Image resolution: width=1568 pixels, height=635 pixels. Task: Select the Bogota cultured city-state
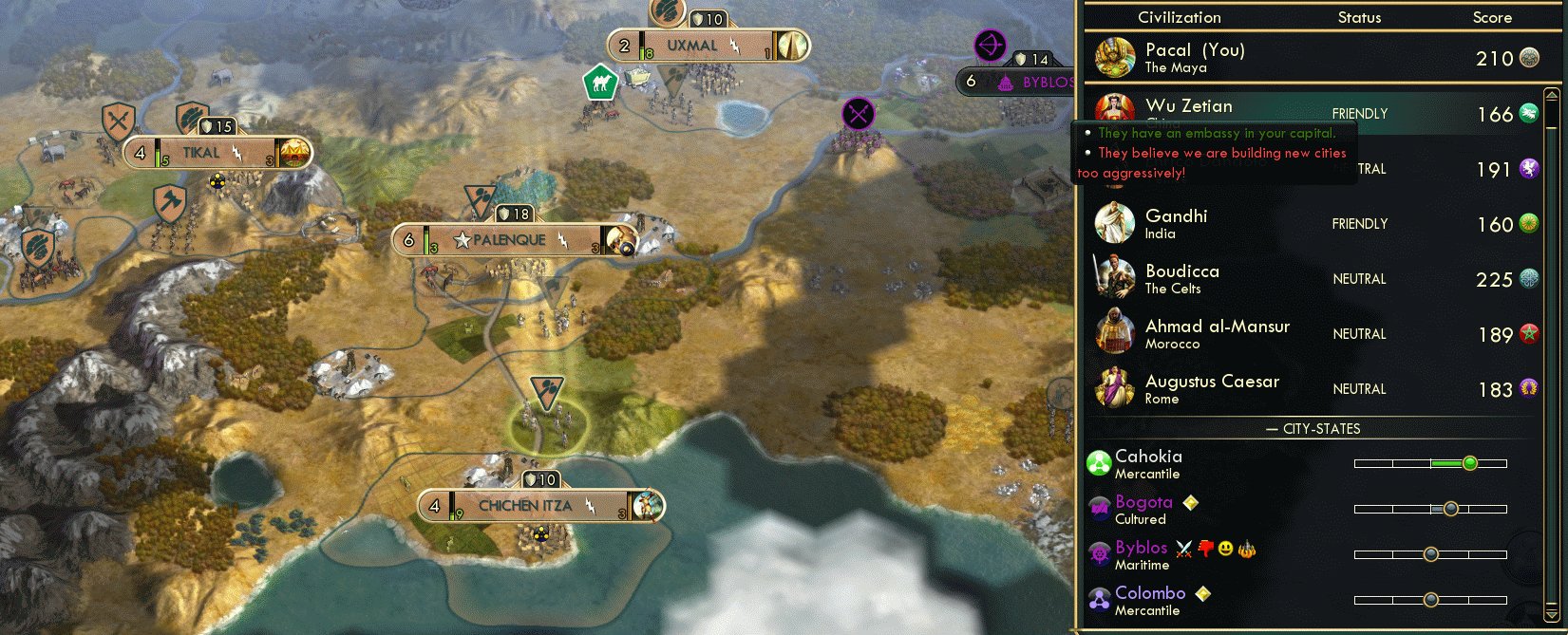pyautogui.click(x=1143, y=509)
